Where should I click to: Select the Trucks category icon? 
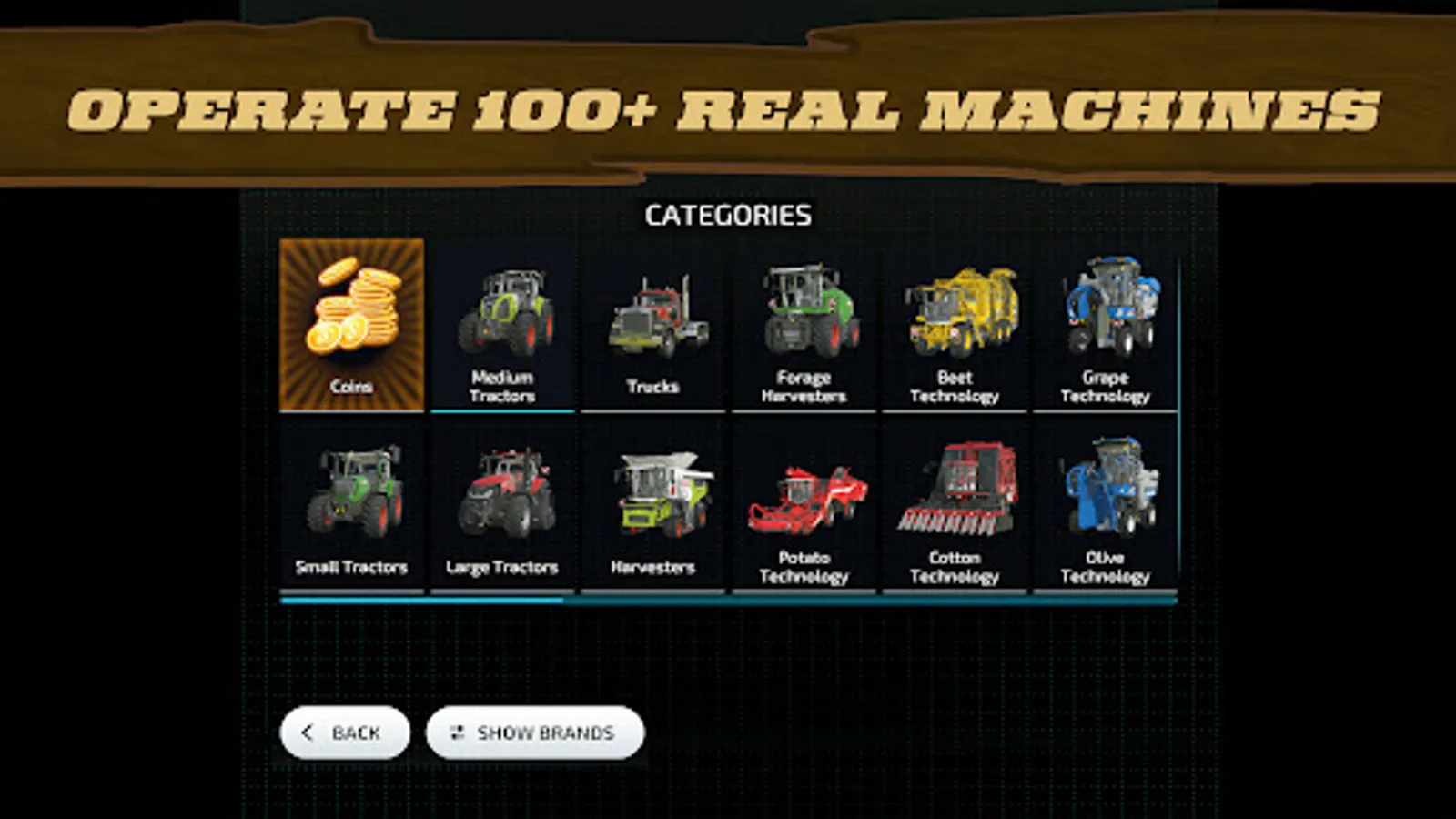pyautogui.click(x=653, y=328)
